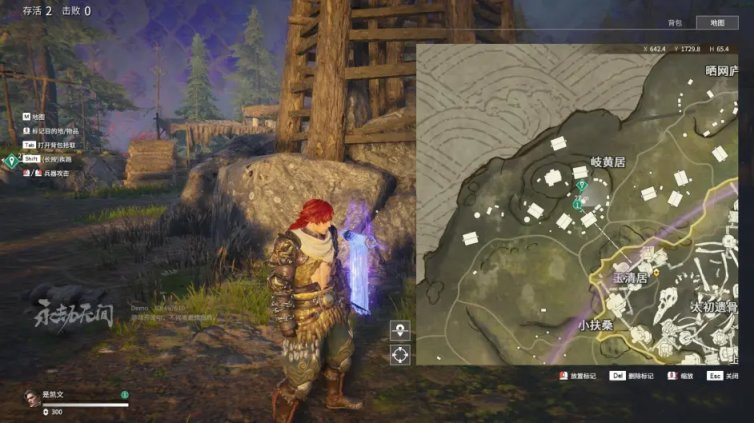Viewport: 754px width, 423px height.
Task: Click the 小扶桑 area name on the map
Action: (x=595, y=325)
